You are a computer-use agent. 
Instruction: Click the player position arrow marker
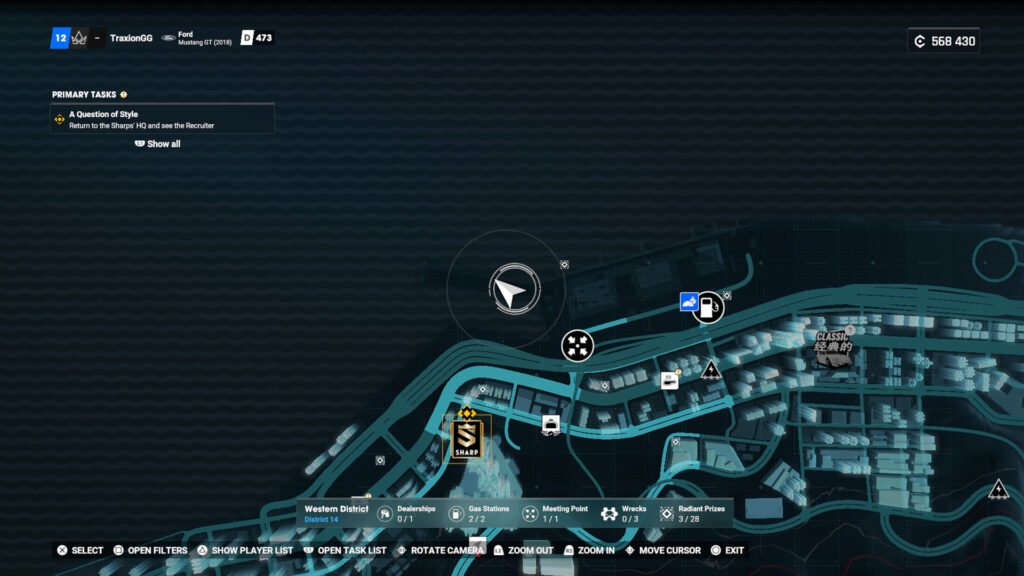coord(508,291)
